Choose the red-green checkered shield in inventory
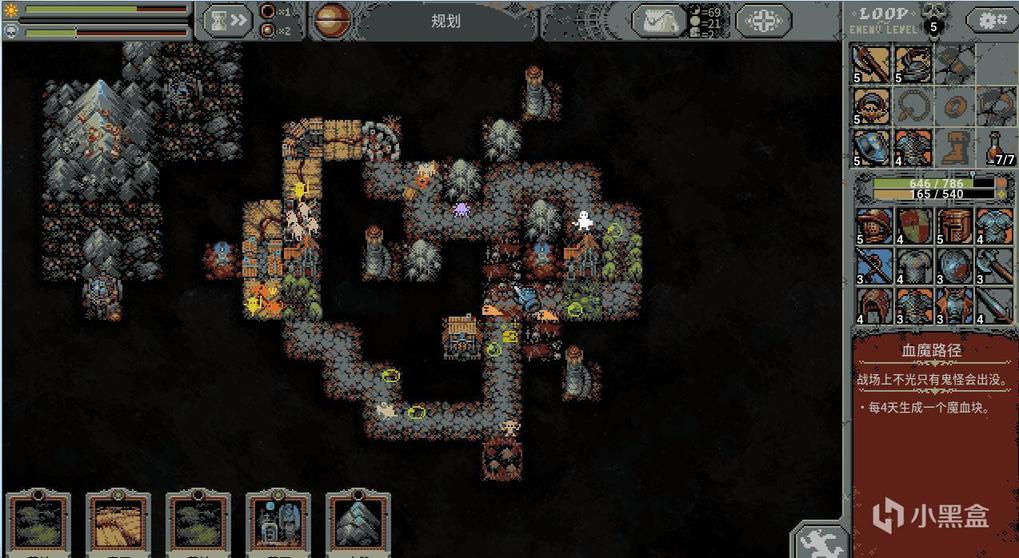The width and height of the screenshot is (1019, 558). point(912,226)
